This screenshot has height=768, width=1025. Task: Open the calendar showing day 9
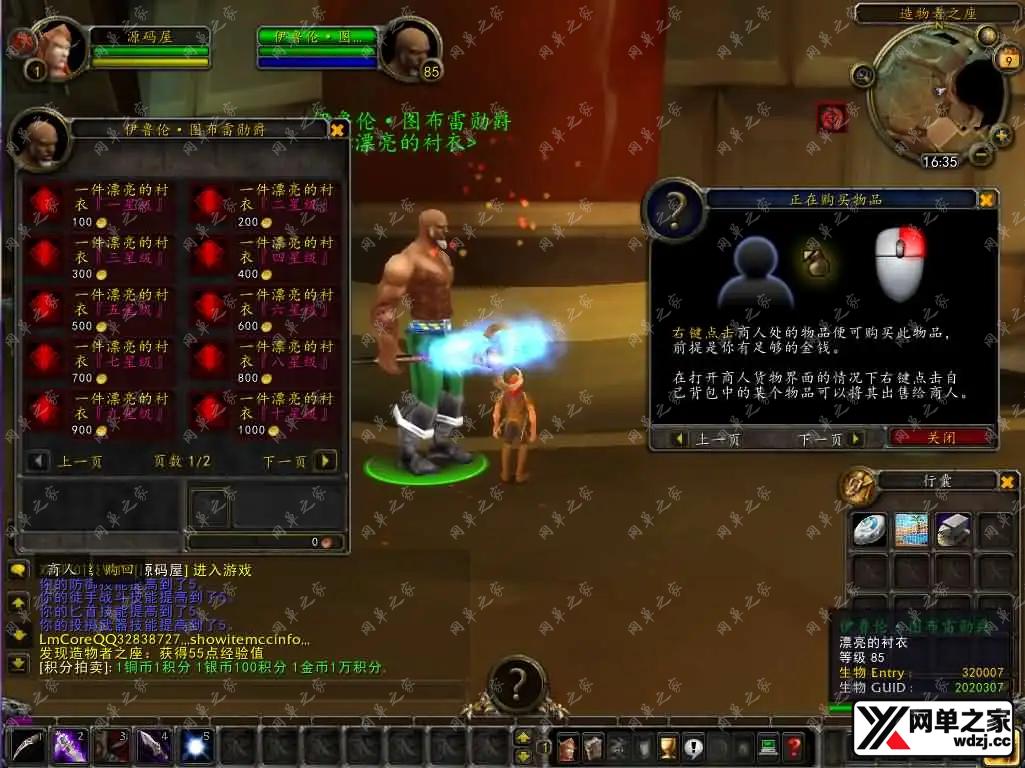[x=1006, y=59]
